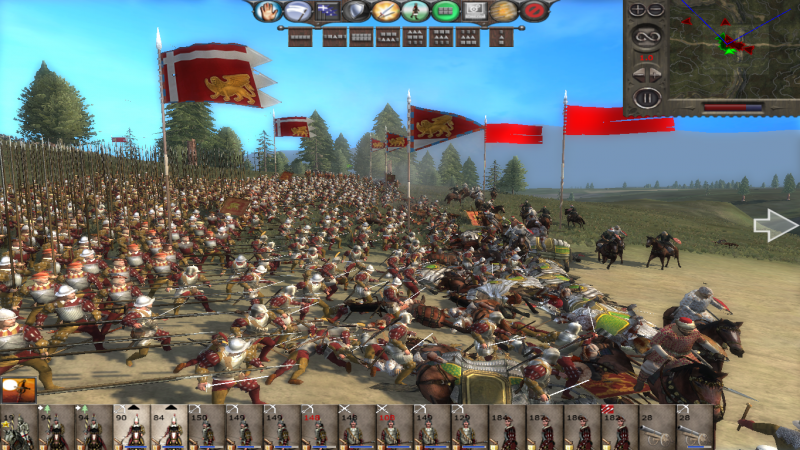Increase battle speed with right arrow
Viewport: 800px width, 450px height.
(x=657, y=73)
